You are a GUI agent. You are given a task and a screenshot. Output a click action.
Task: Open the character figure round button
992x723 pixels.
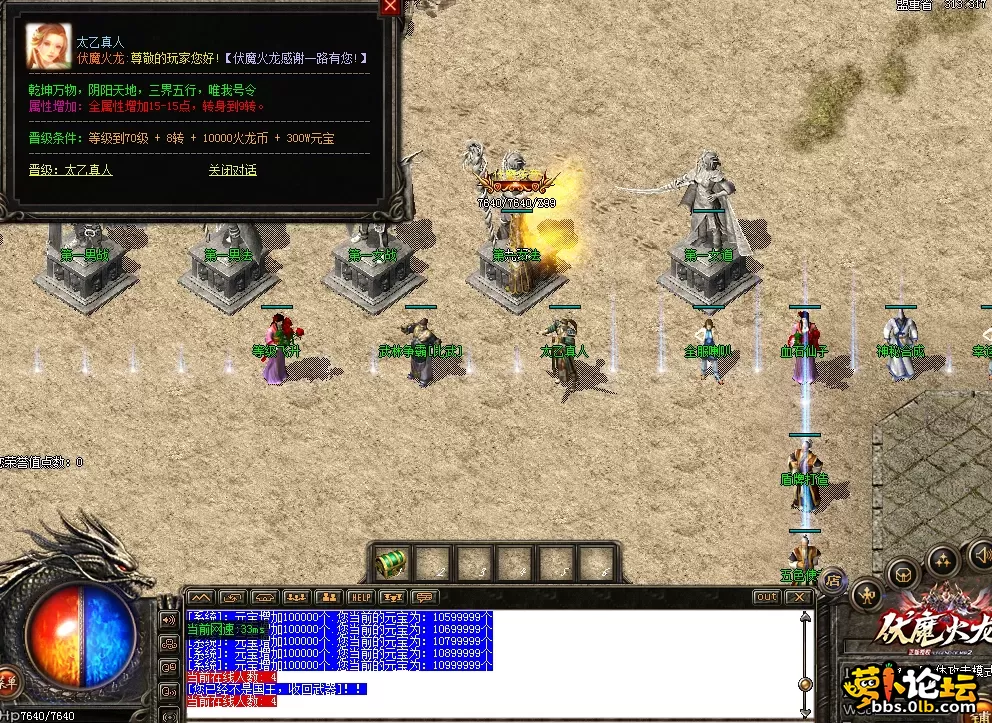coord(867,592)
